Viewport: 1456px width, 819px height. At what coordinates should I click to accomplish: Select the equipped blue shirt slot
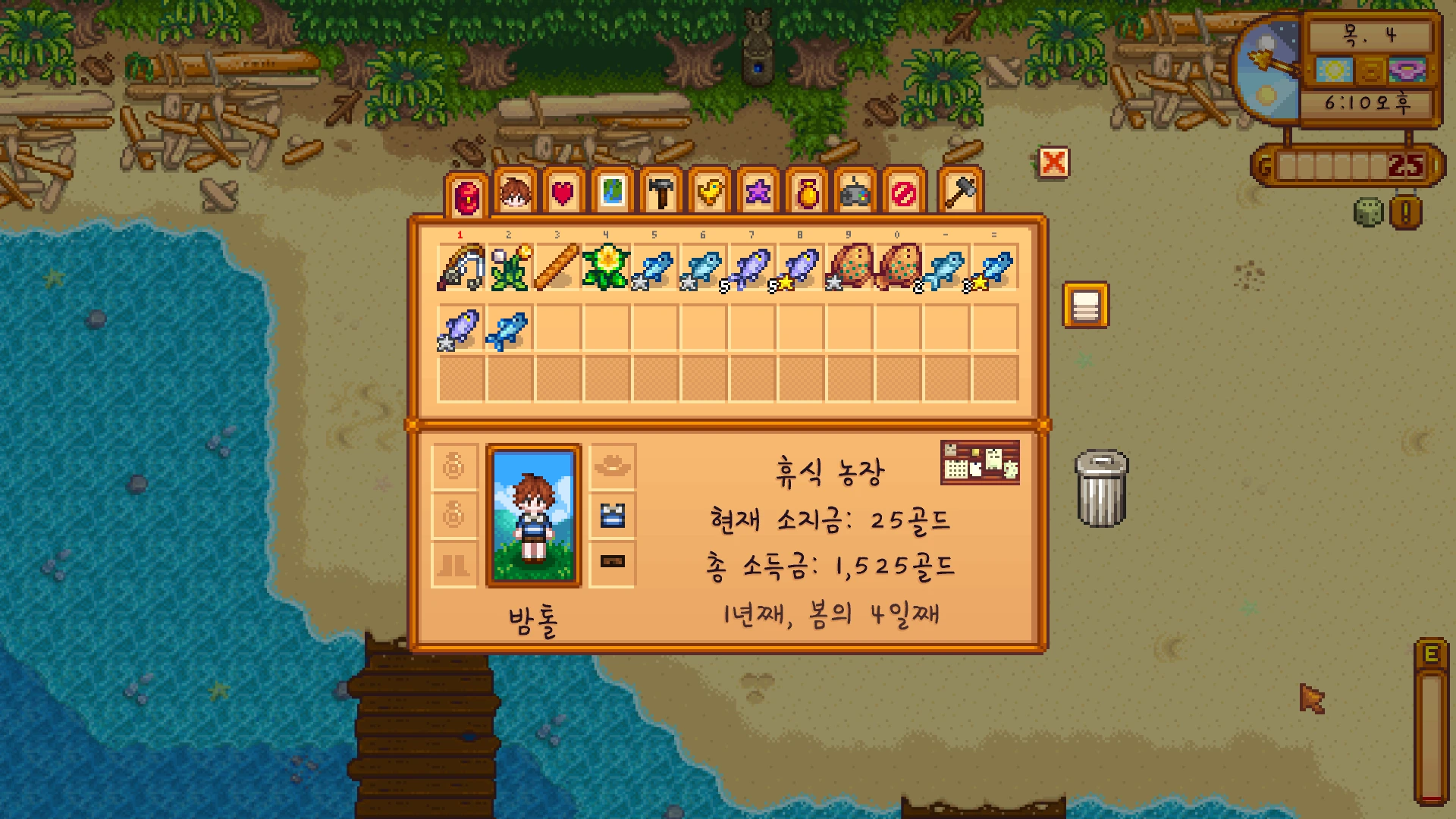click(x=612, y=516)
